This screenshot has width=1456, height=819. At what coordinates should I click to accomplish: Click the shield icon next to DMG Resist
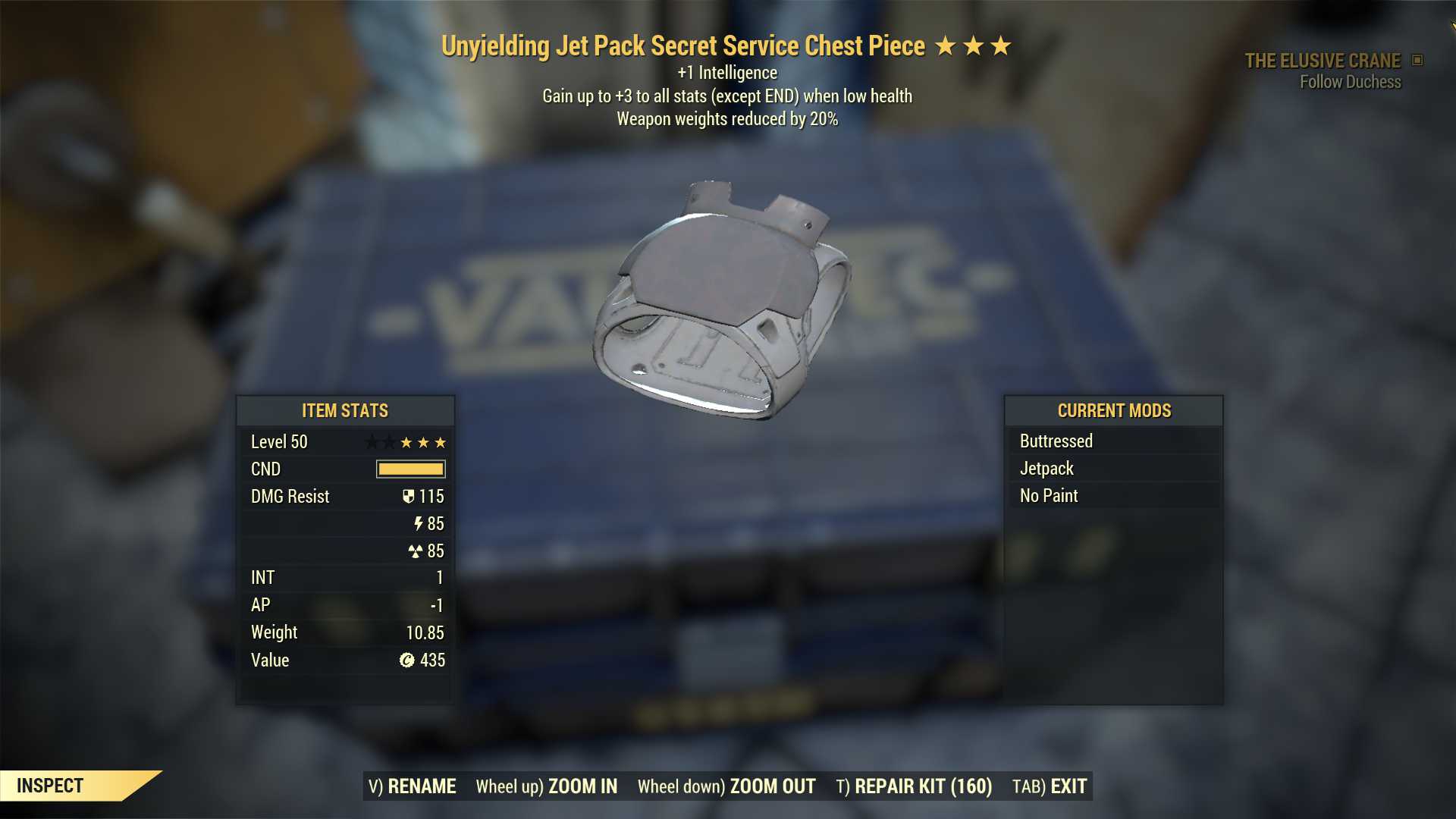[409, 497]
